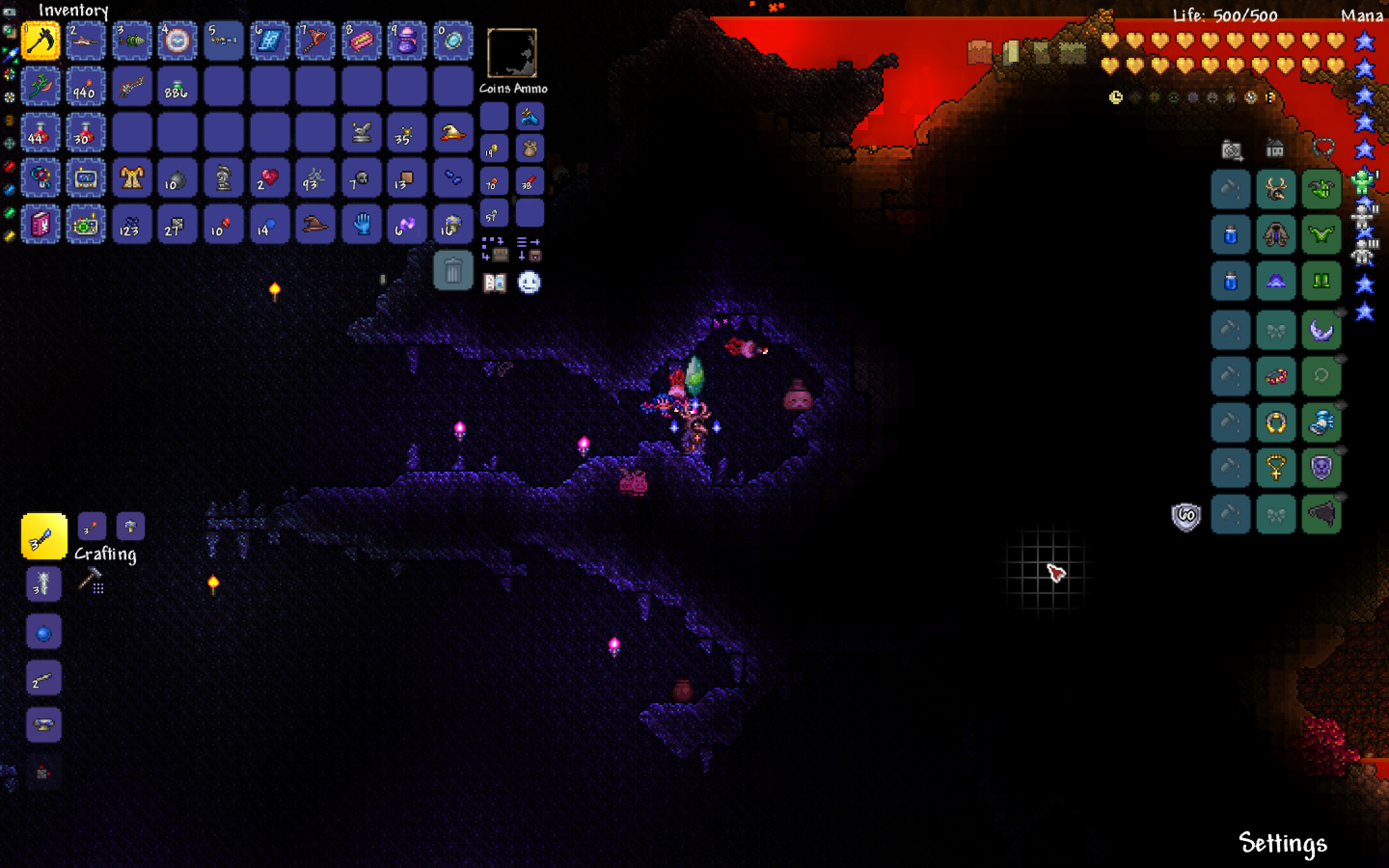Click the trash can slot

point(453,271)
